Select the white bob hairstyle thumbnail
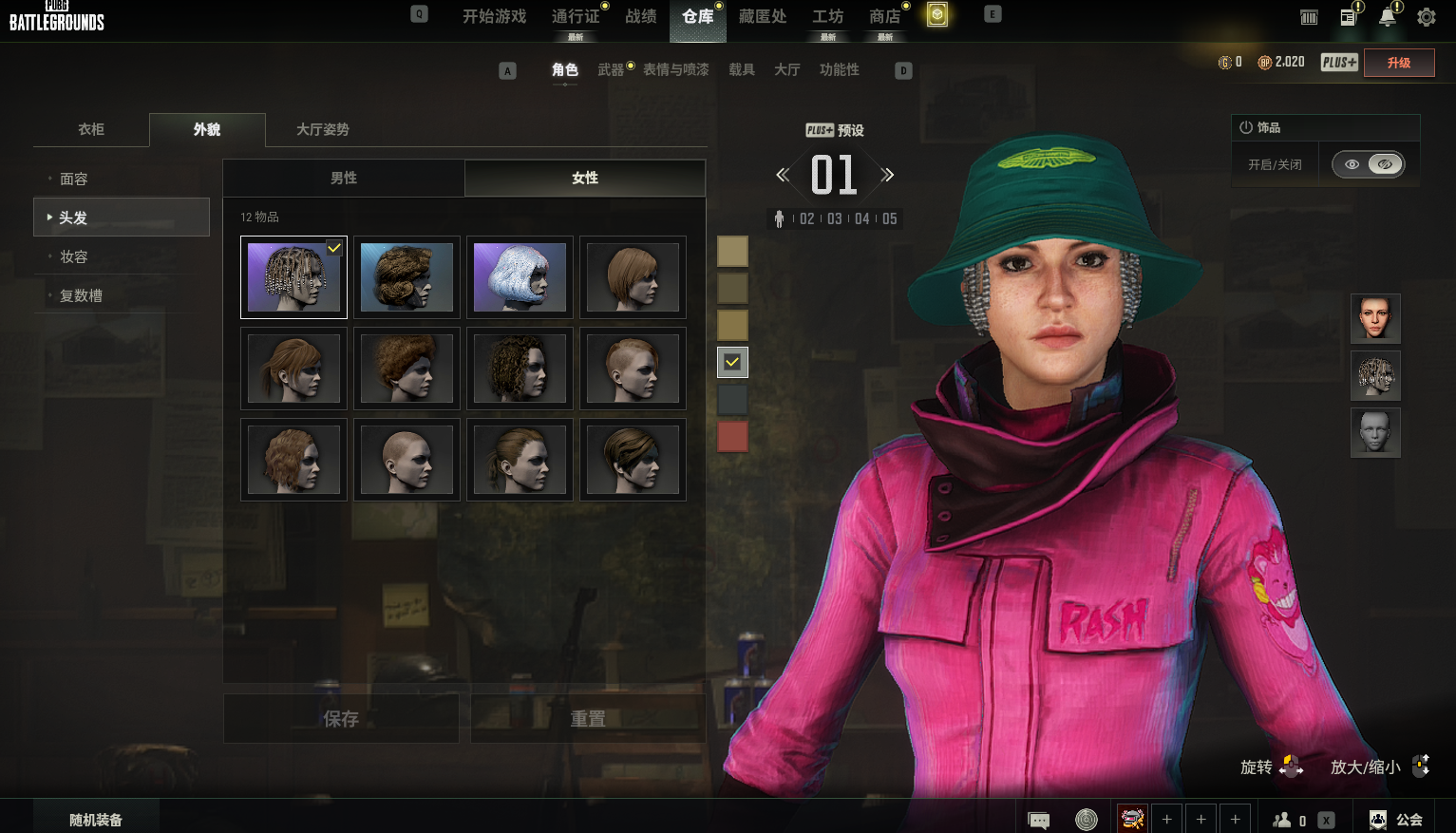The image size is (1456, 833). [x=520, y=277]
